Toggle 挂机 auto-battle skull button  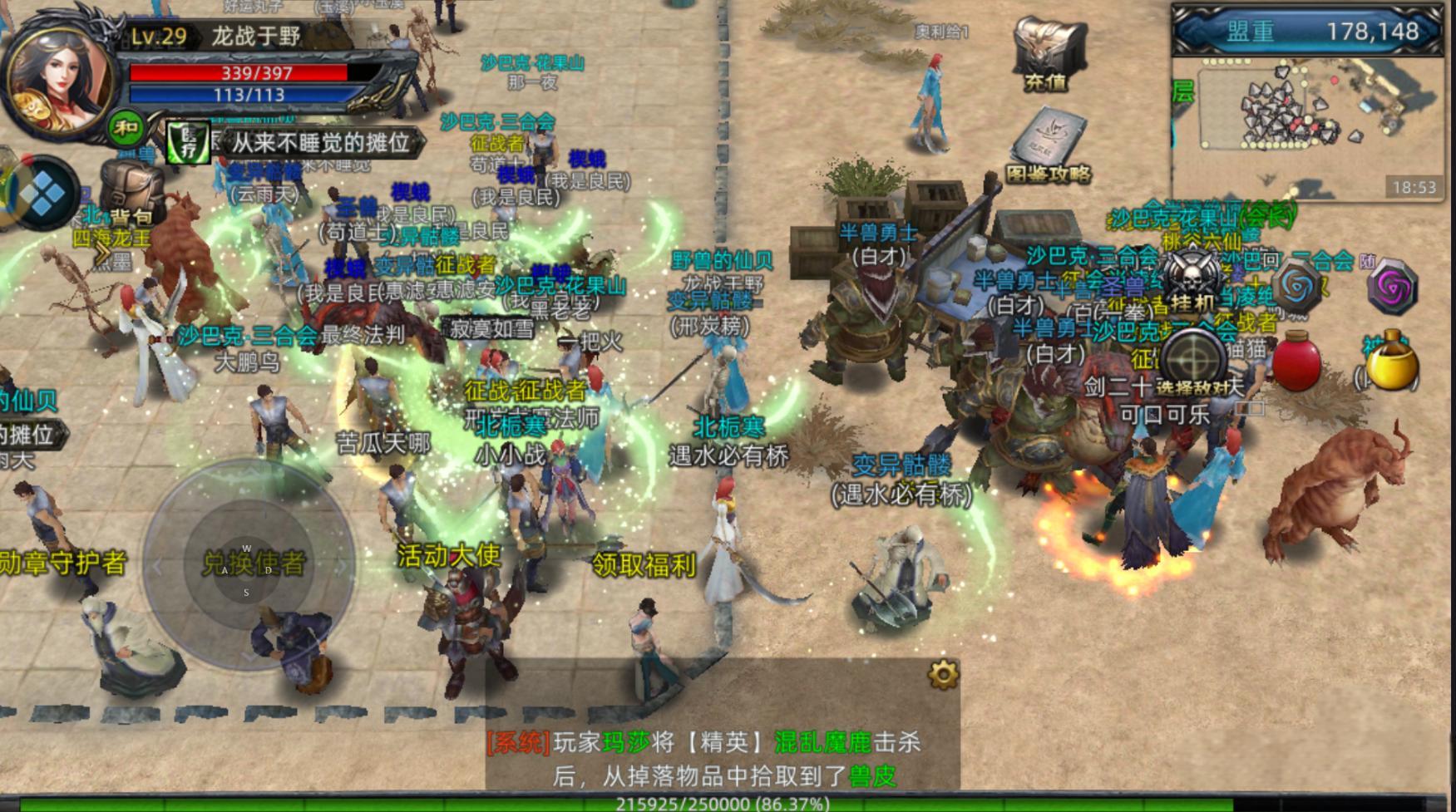pos(1193,279)
